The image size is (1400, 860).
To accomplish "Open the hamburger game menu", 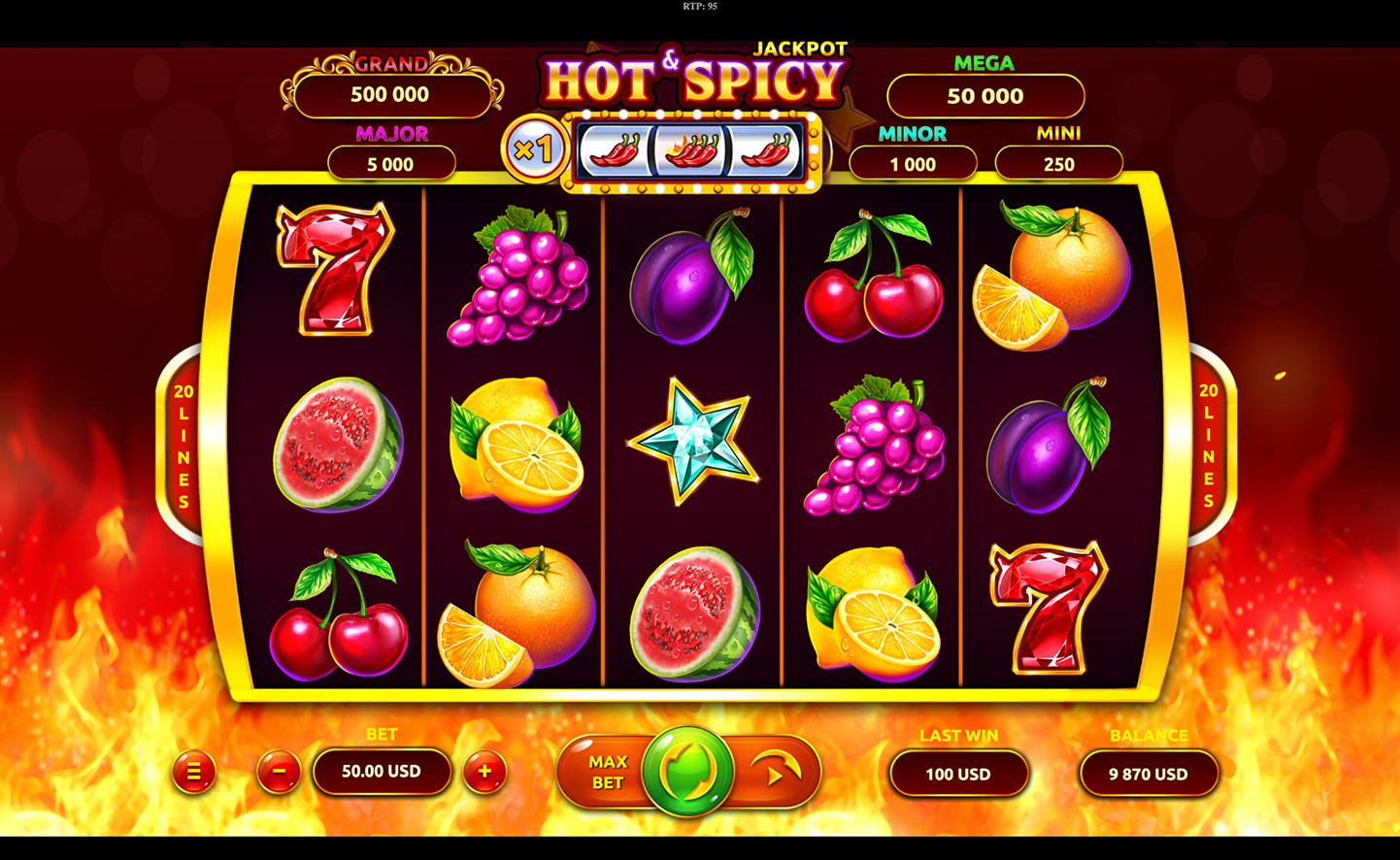I will [194, 773].
